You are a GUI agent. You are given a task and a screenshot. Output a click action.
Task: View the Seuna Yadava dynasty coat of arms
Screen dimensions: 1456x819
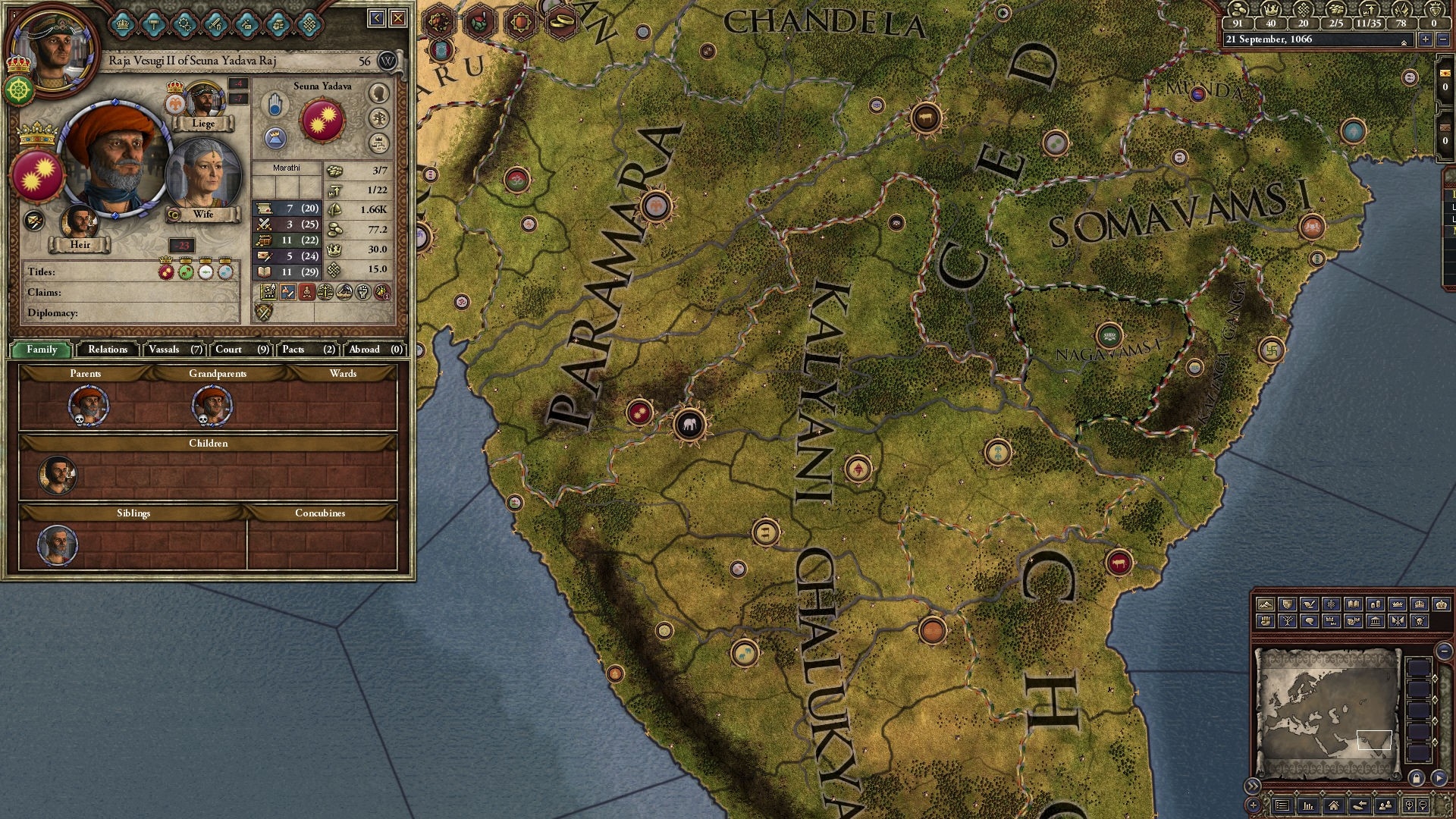(x=322, y=121)
